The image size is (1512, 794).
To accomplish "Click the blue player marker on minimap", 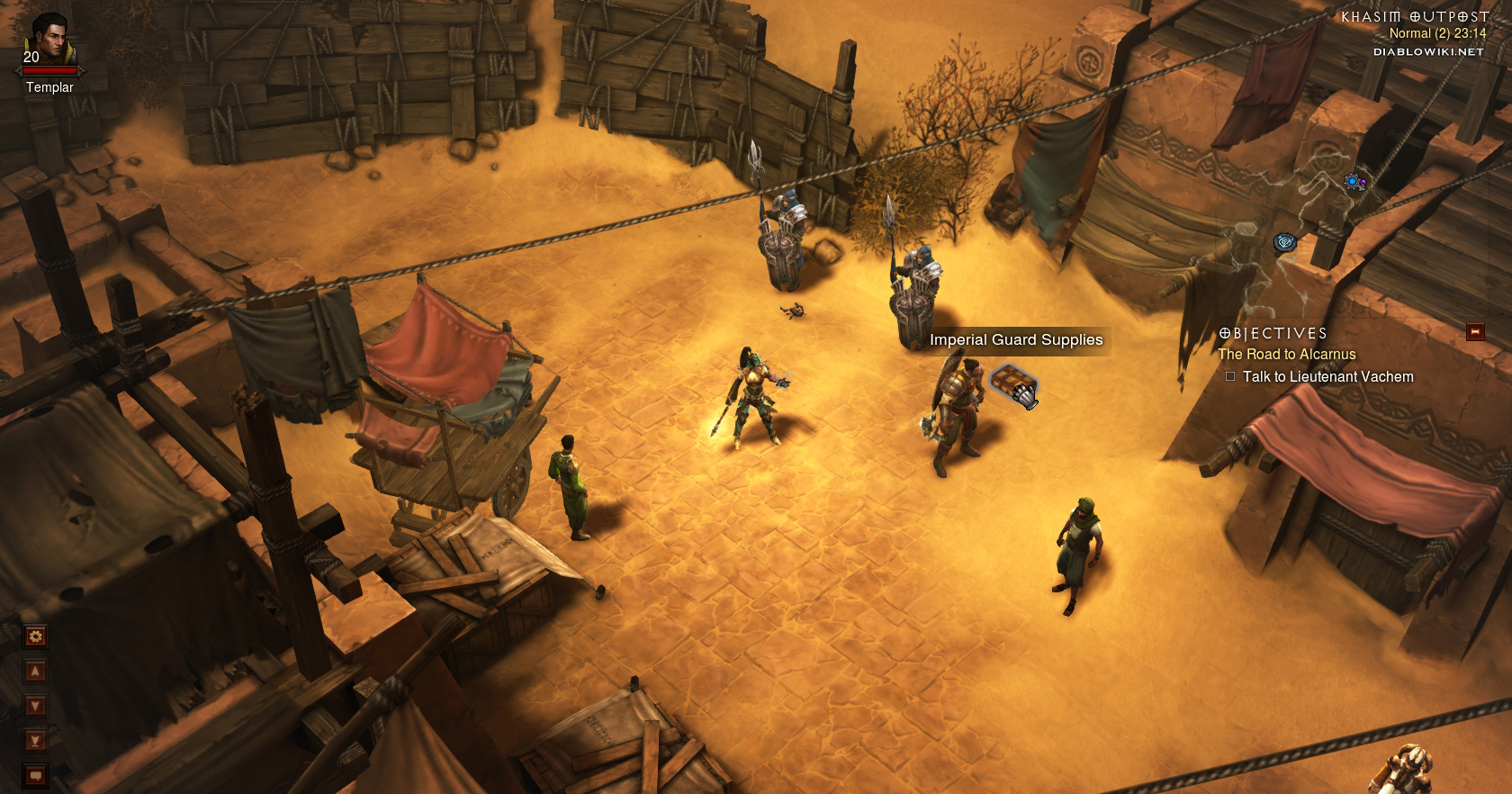I will coord(1353,182).
